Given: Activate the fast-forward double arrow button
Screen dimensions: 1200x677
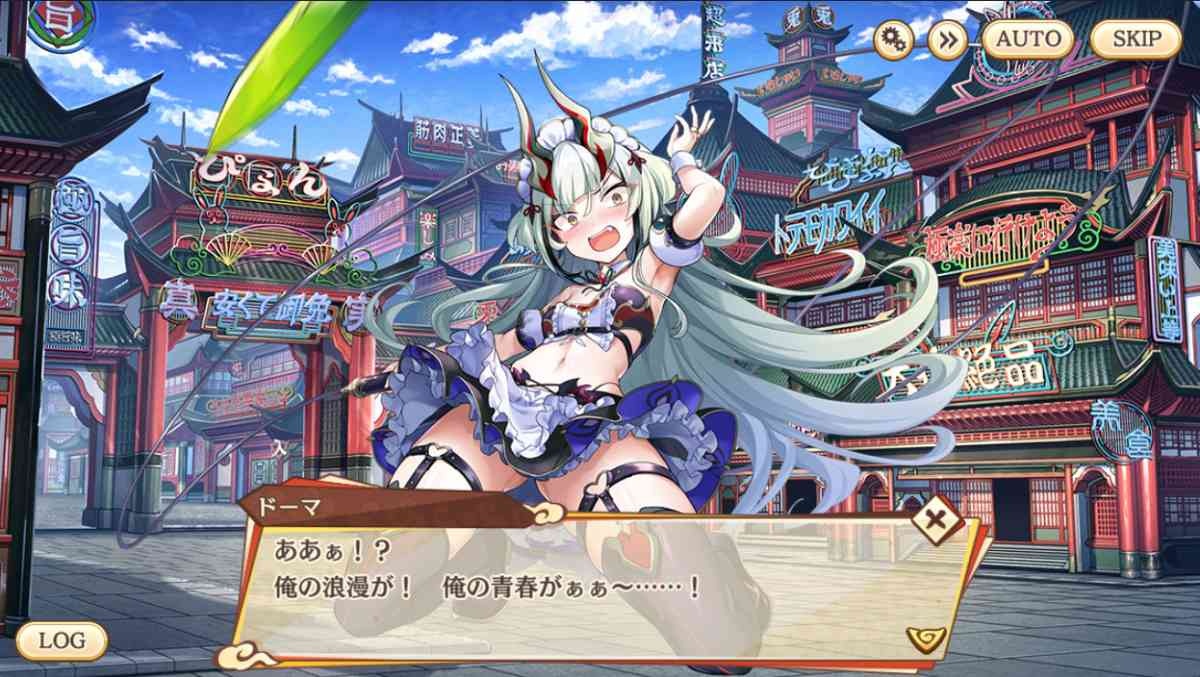Looking at the screenshot, I should (947, 40).
